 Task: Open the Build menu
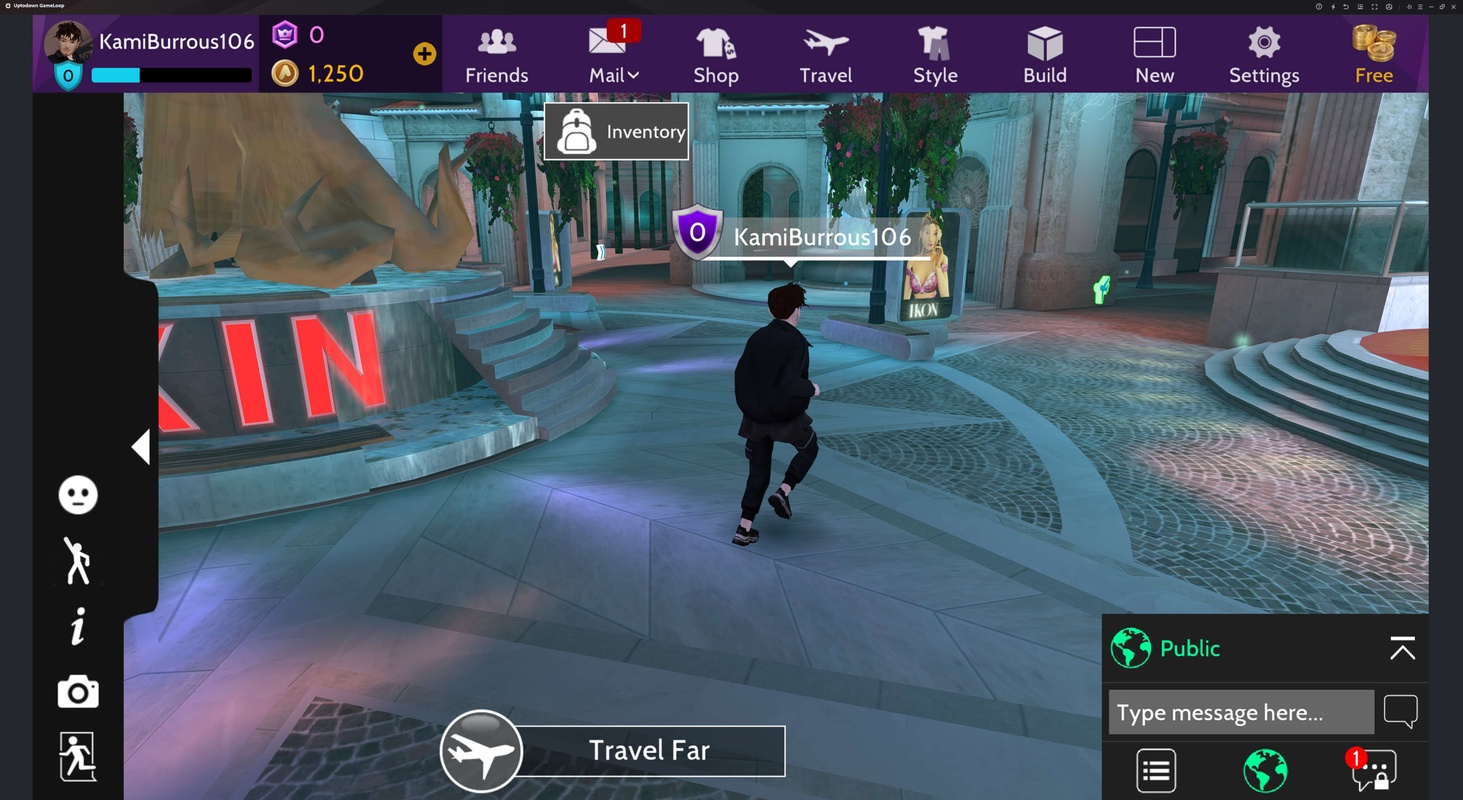point(1045,55)
